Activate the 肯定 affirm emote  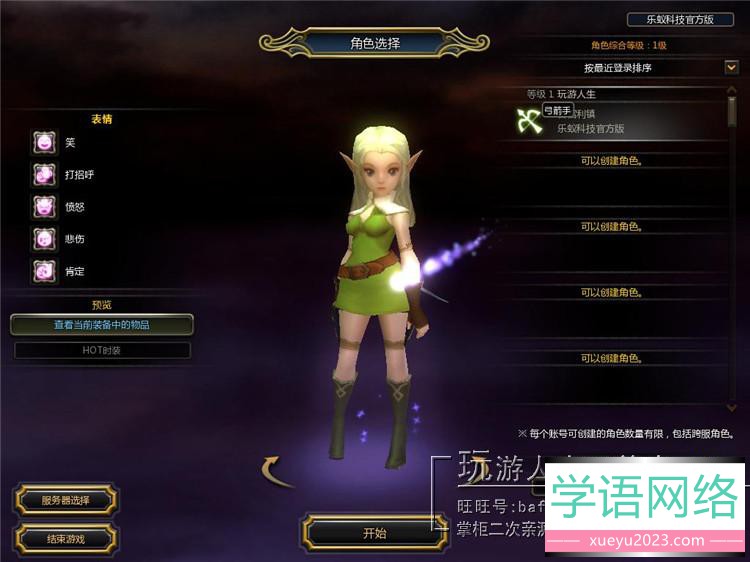pyautogui.click(x=44, y=271)
